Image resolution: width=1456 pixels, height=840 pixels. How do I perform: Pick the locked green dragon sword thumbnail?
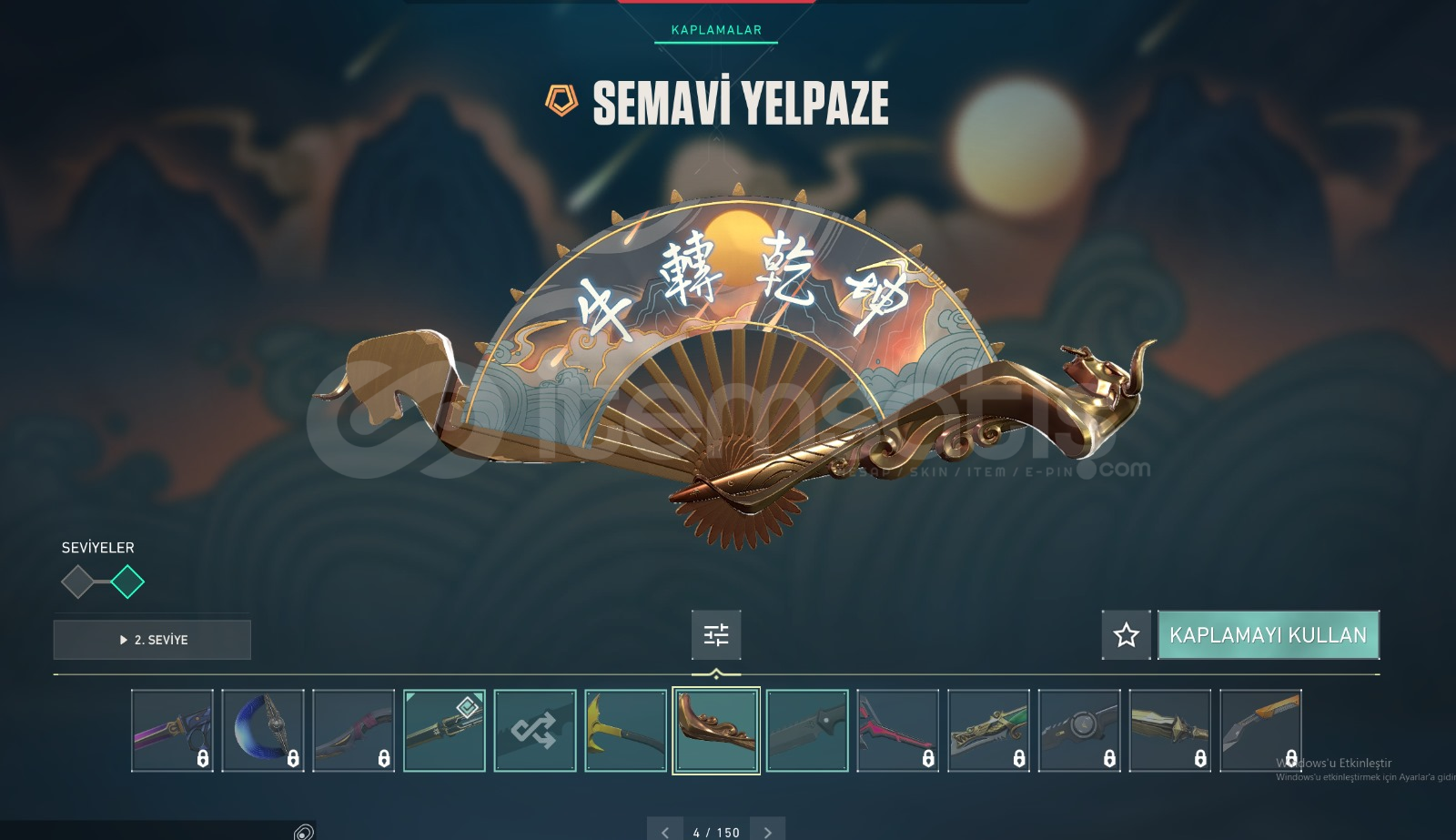click(988, 731)
